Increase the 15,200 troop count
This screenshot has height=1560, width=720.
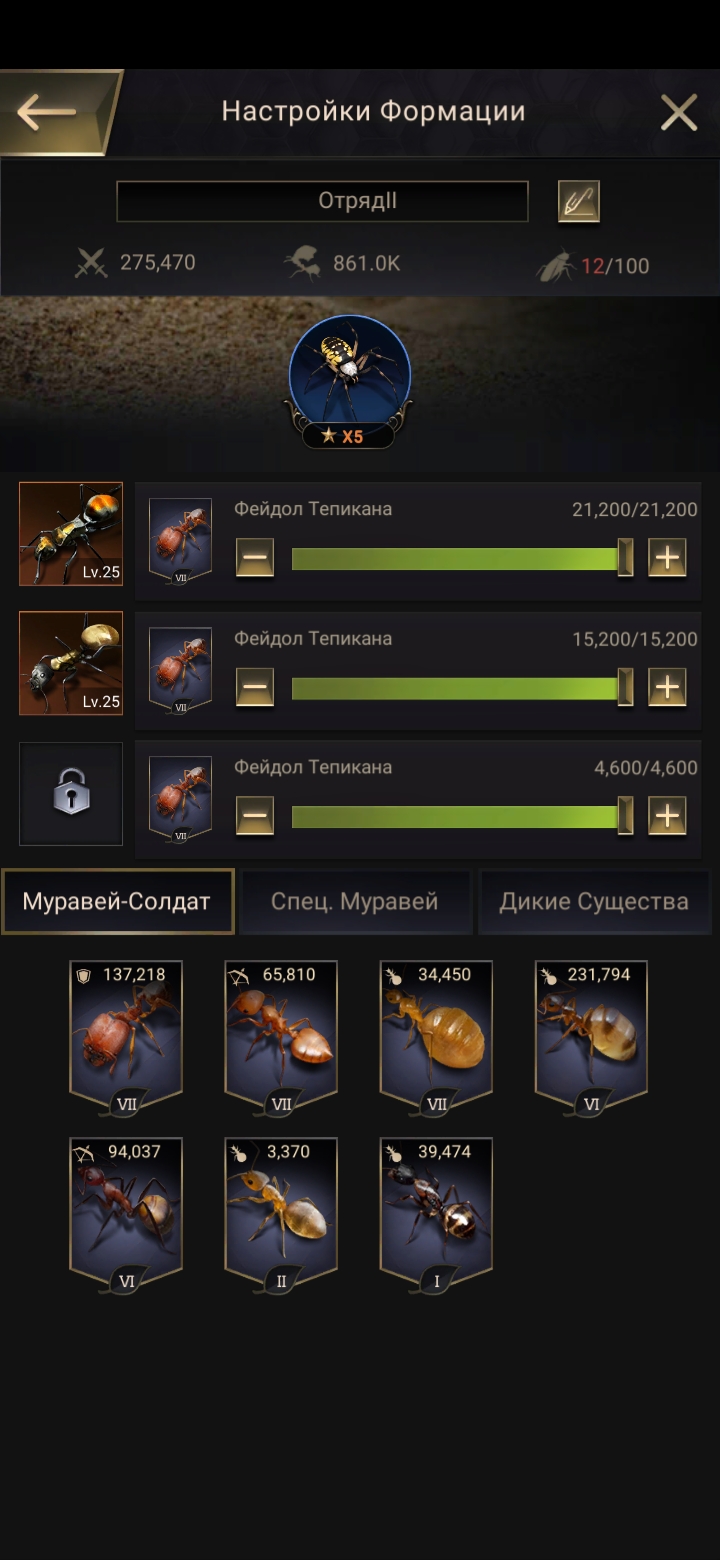tap(667, 687)
